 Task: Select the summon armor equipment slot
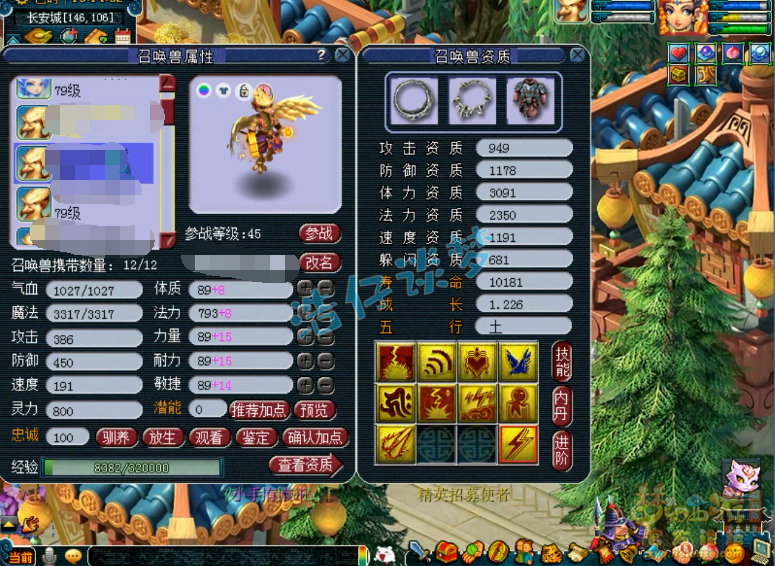(527, 100)
